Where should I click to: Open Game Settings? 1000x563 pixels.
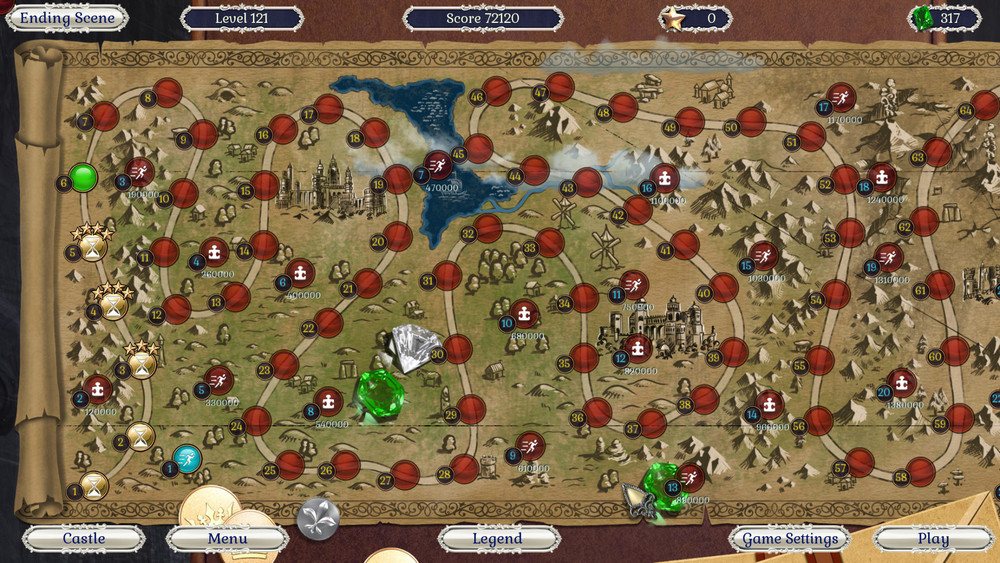790,539
